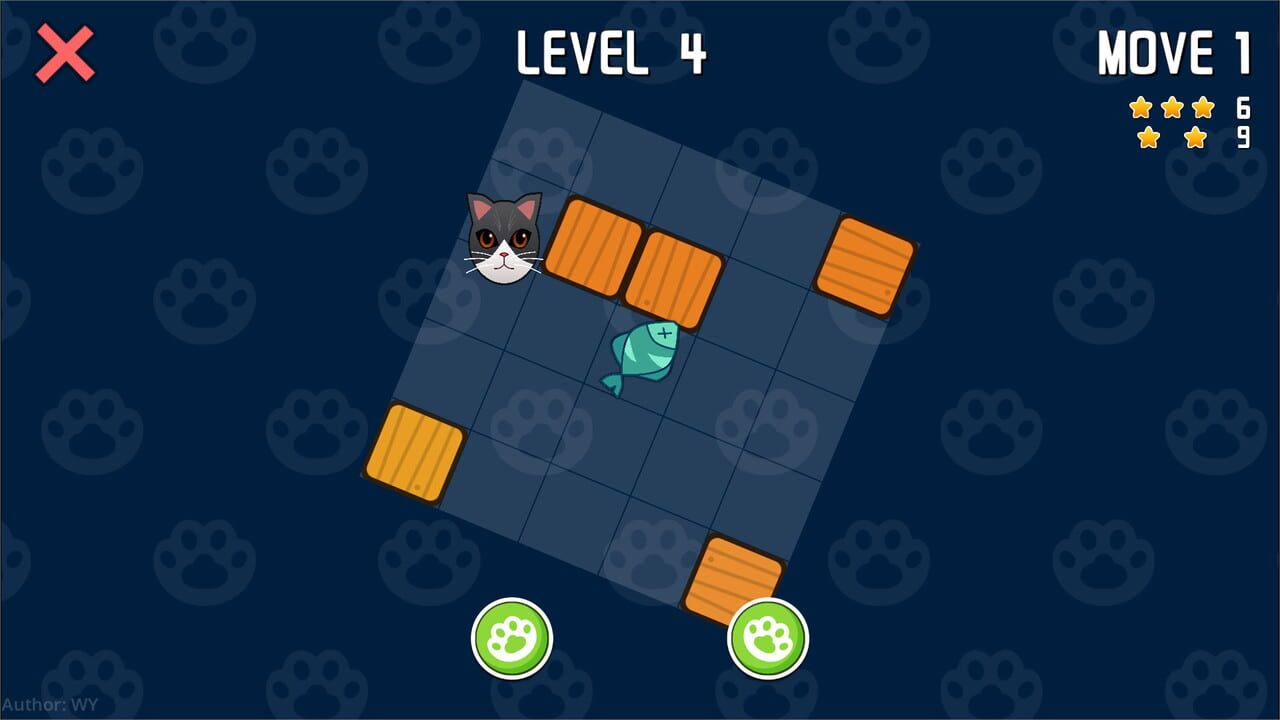Click the MOVE 1 counter
This screenshot has height=720, width=1280.
click(1172, 52)
